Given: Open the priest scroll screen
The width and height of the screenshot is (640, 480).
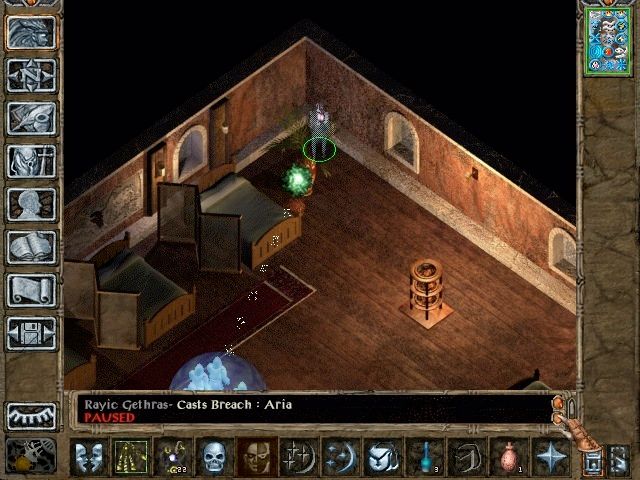Looking at the screenshot, I should [x=31, y=290].
